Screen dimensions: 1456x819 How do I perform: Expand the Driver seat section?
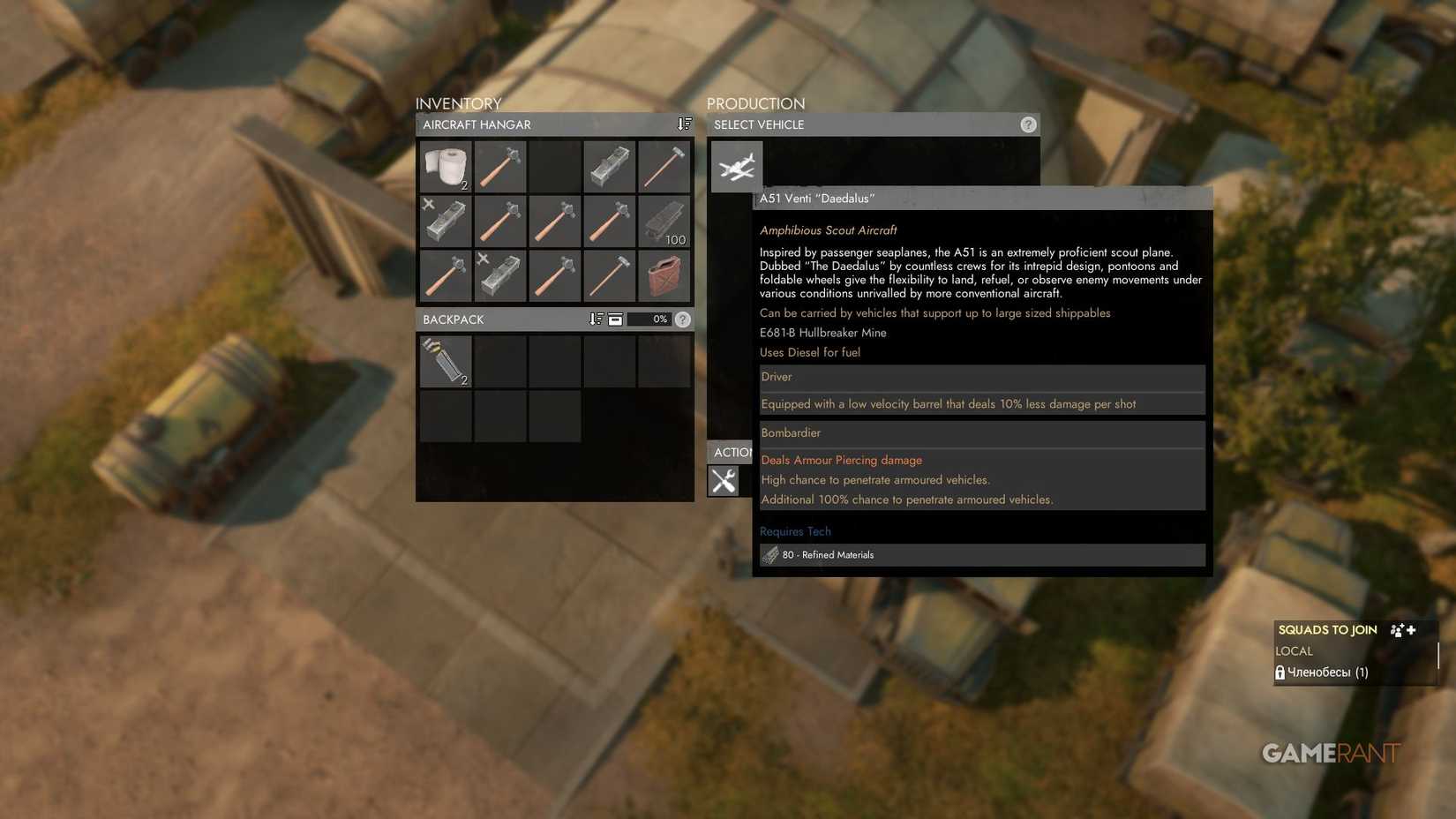point(981,377)
